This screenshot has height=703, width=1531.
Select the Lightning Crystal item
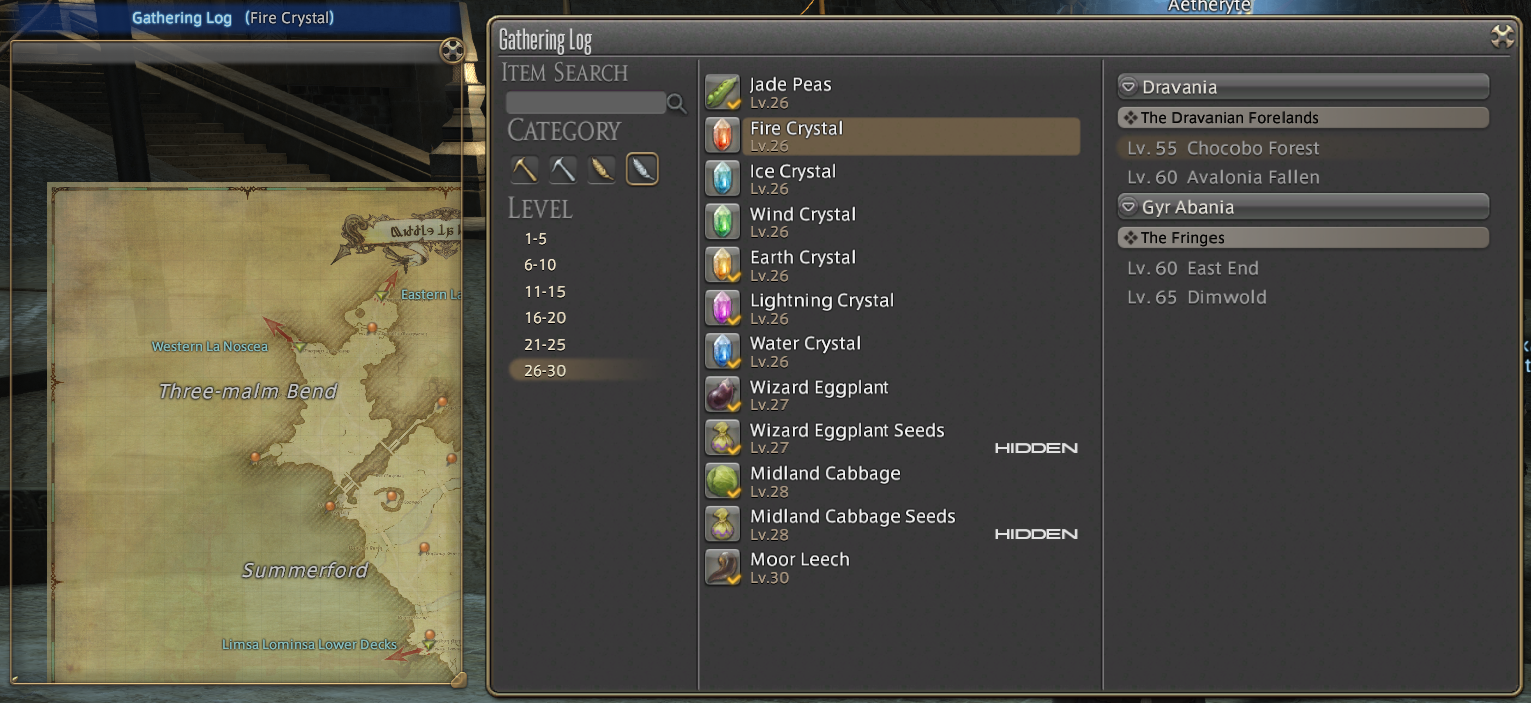point(821,307)
